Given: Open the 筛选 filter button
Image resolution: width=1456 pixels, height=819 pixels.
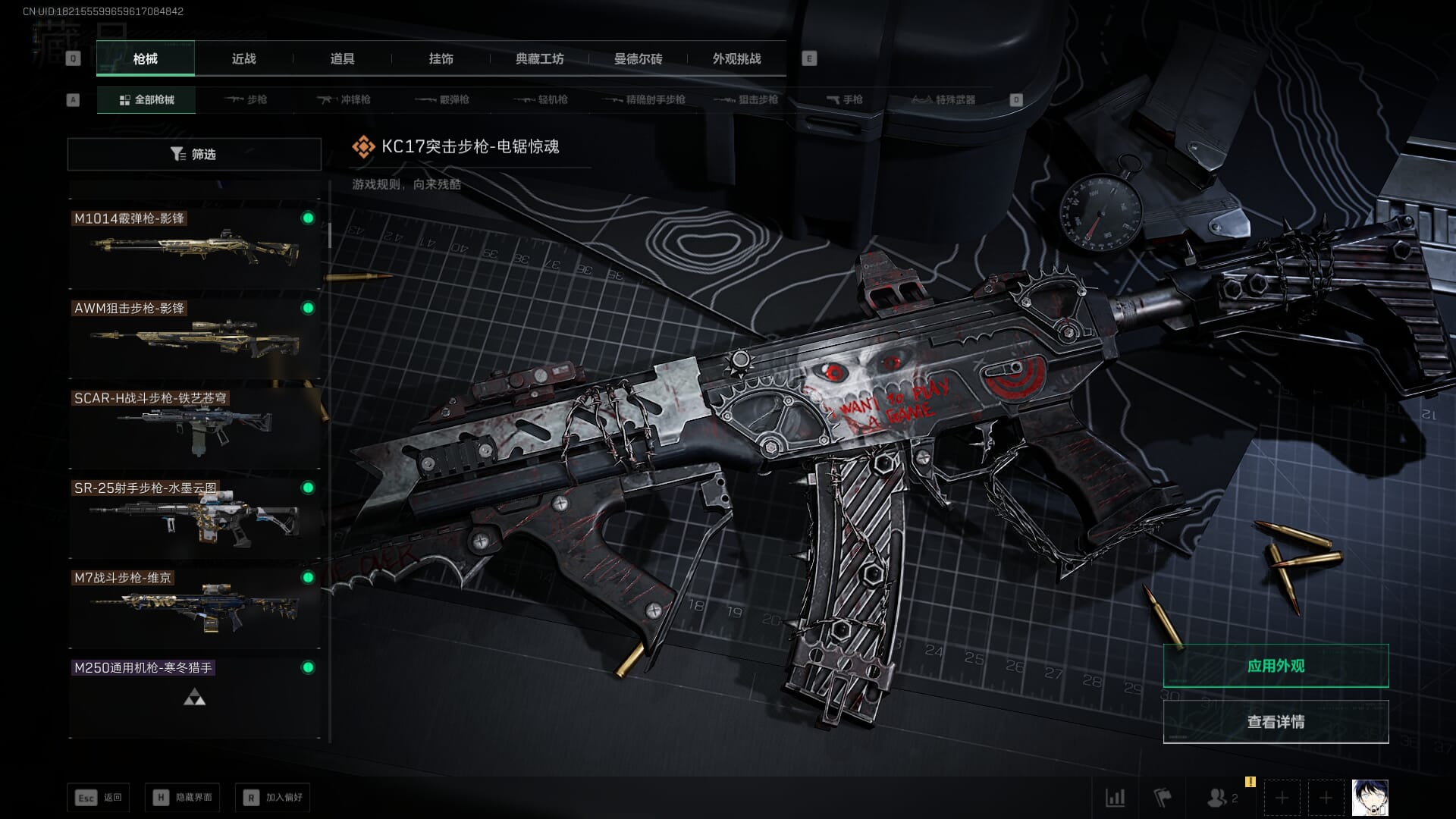Looking at the screenshot, I should (194, 154).
